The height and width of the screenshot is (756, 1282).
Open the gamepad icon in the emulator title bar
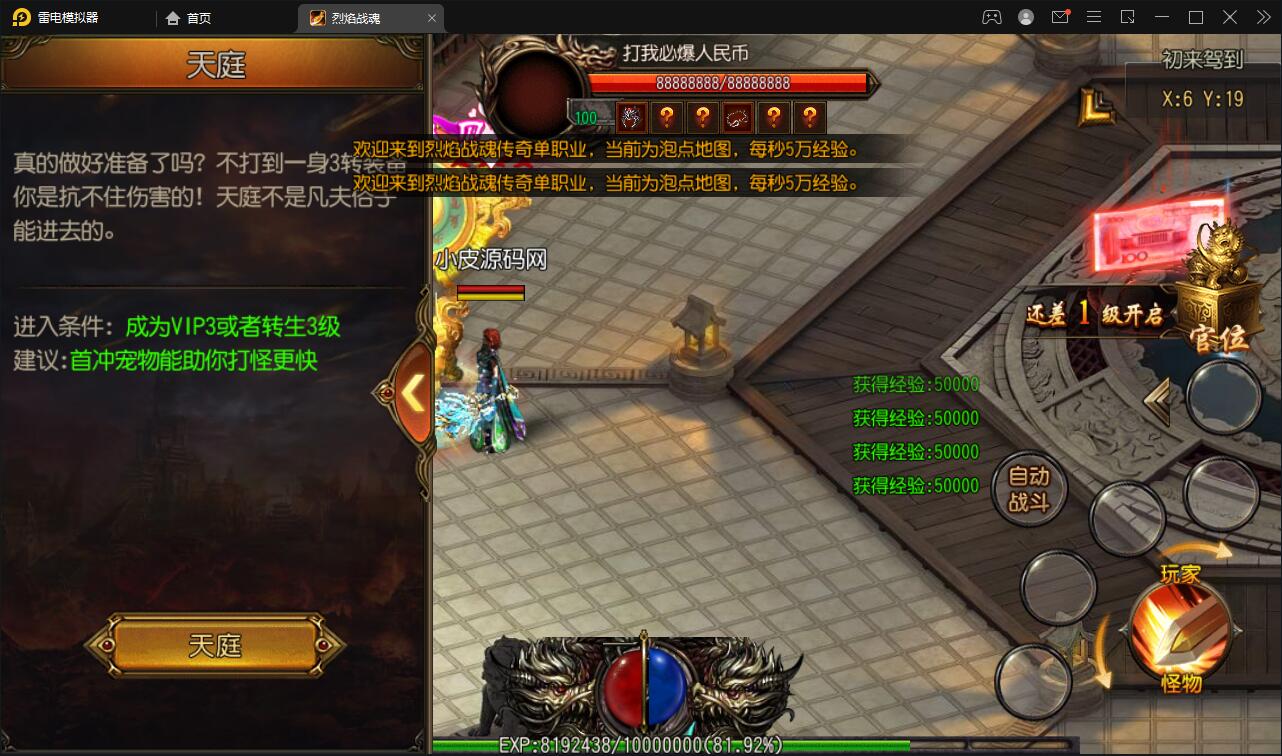click(x=992, y=17)
